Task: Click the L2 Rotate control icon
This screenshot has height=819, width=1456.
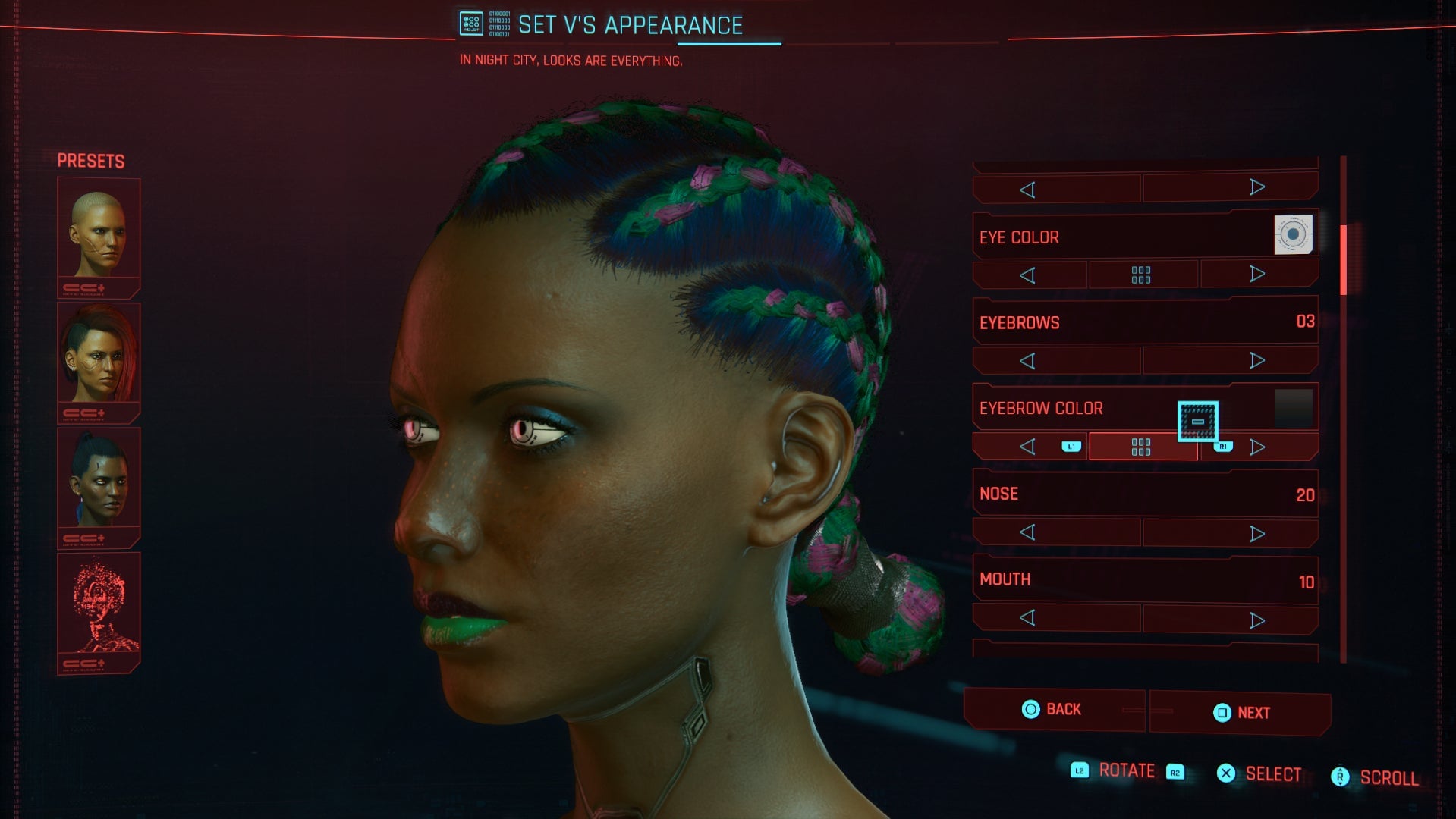Action: click(x=1078, y=770)
